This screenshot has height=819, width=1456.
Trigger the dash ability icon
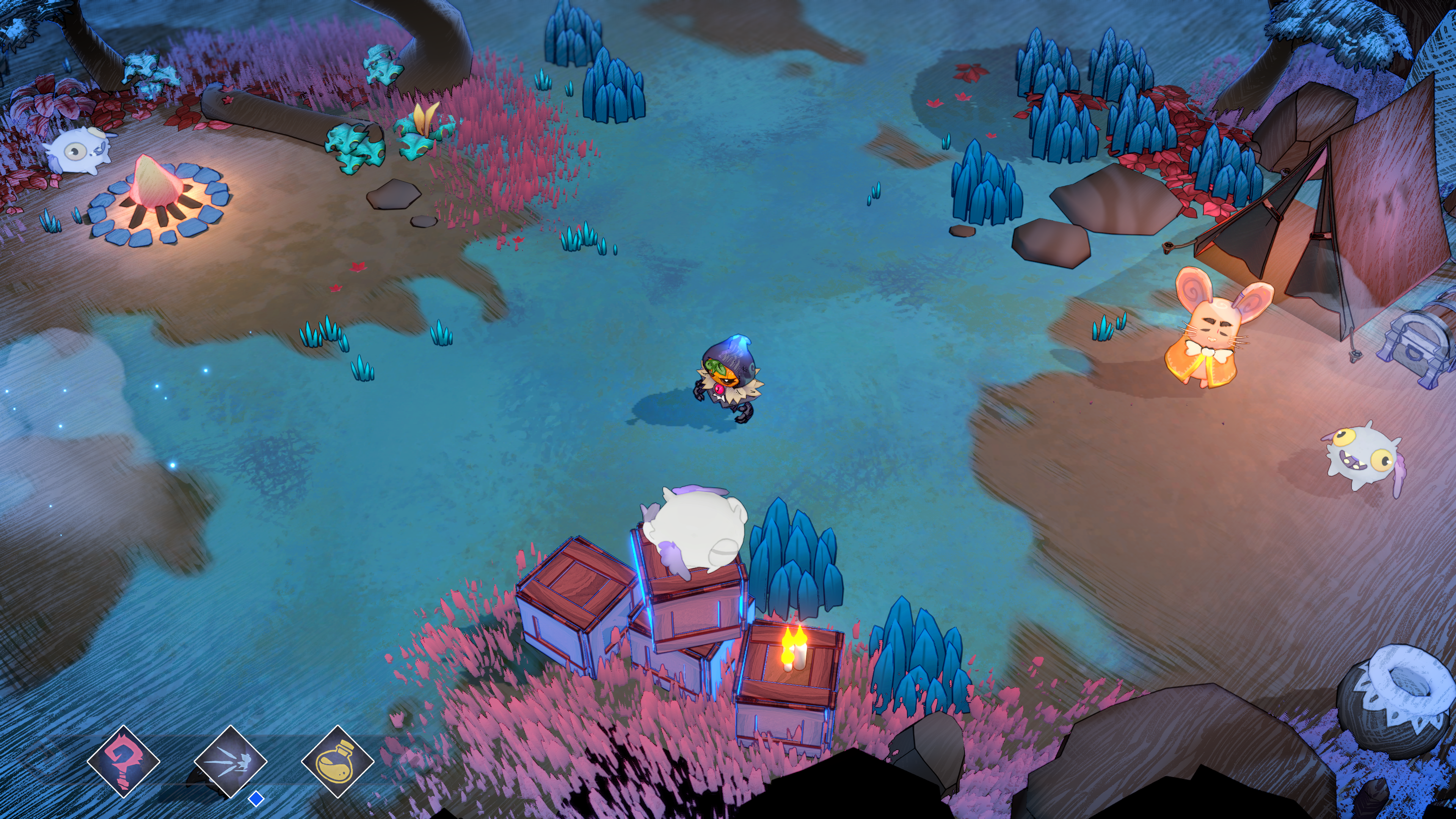[x=231, y=761]
